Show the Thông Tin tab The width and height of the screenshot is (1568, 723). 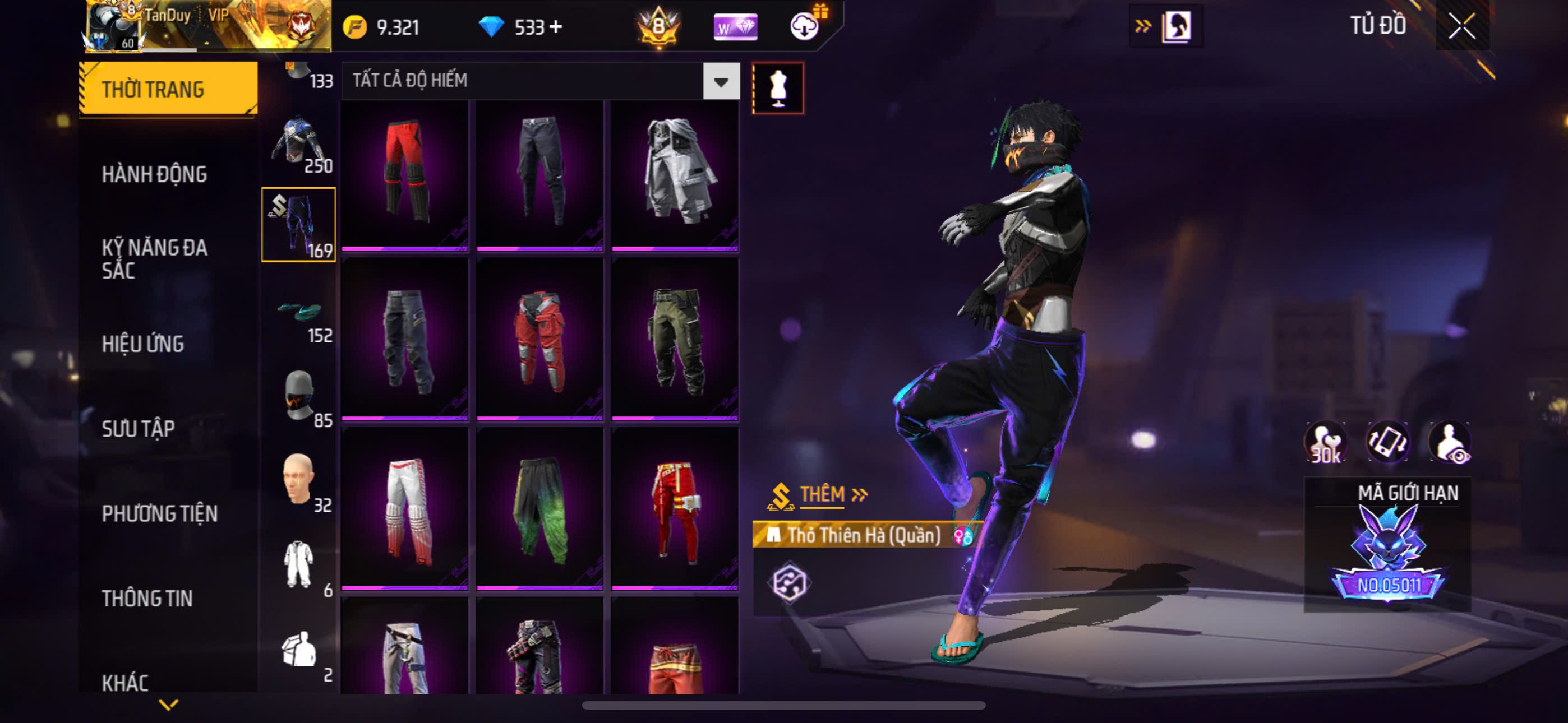(x=147, y=598)
